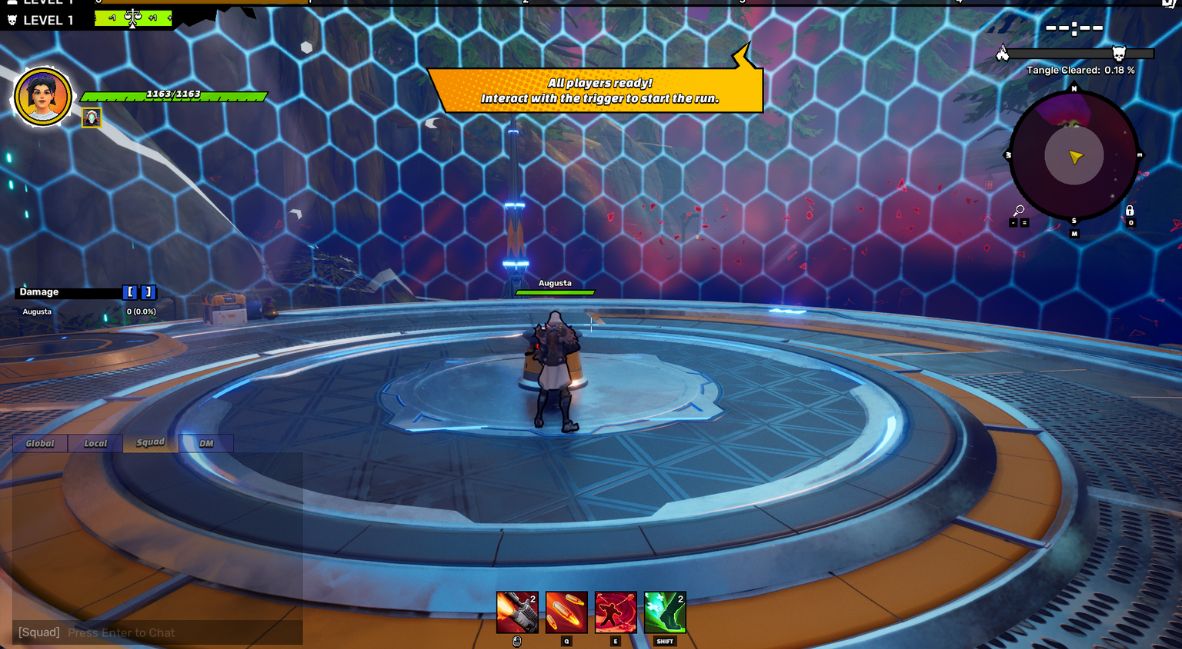Screen dimensions: 1182x649
Task: Activate the green dash boot ability
Action: pyautogui.click(x=665, y=612)
